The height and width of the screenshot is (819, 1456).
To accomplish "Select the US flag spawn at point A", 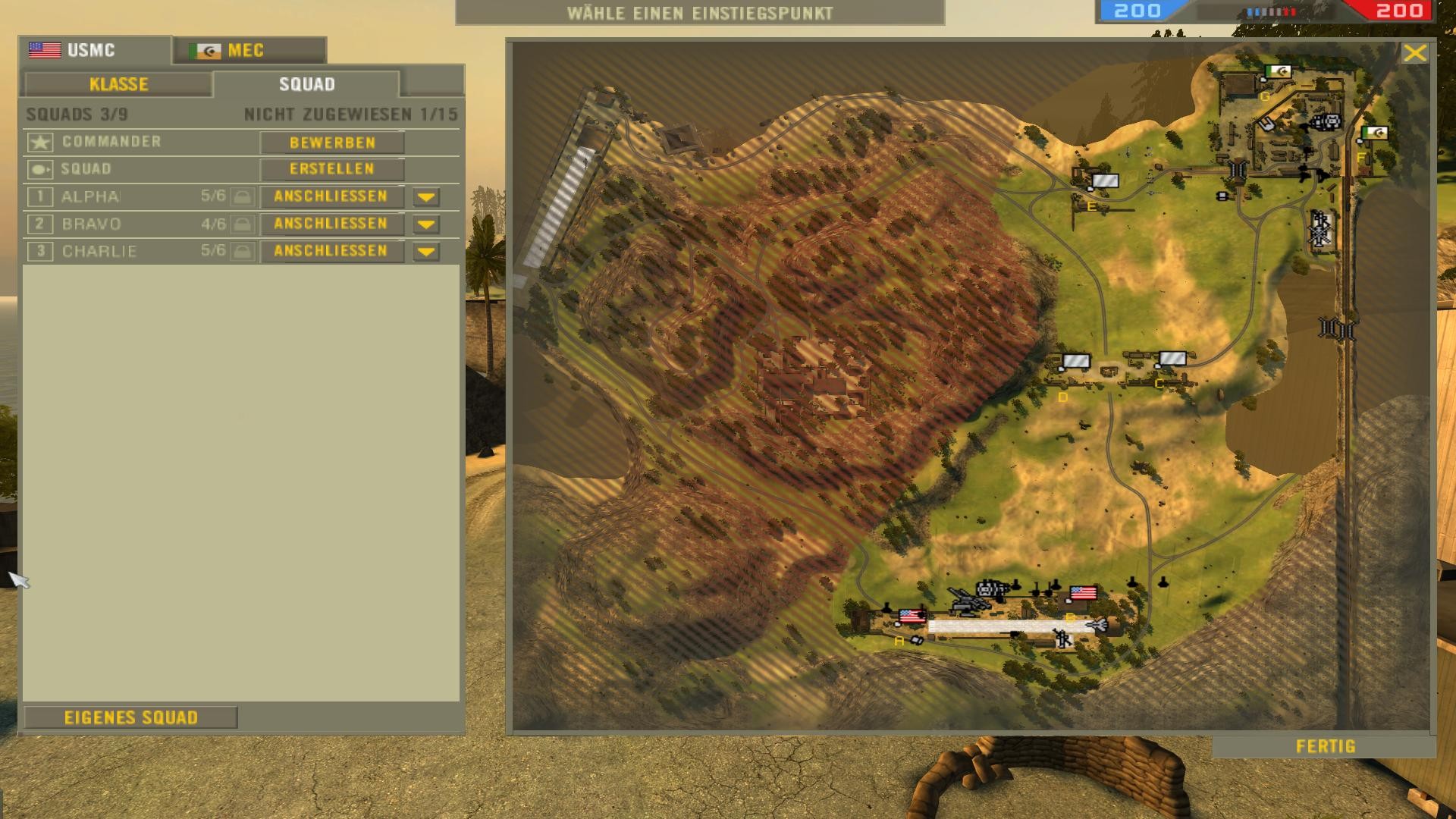I will click(x=912, y=616).
